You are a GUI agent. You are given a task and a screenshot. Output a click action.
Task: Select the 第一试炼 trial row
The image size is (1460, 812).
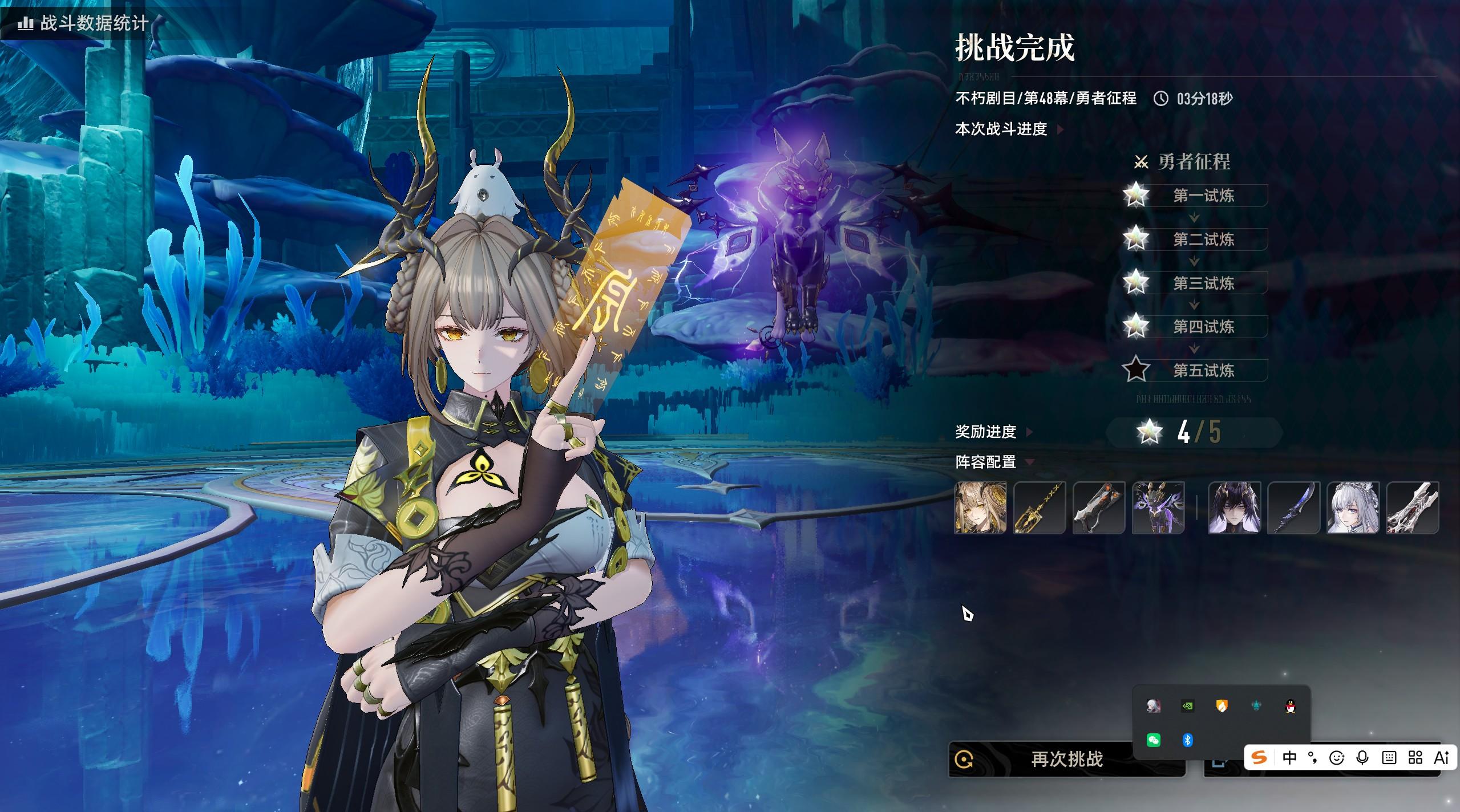(1203, 196)
